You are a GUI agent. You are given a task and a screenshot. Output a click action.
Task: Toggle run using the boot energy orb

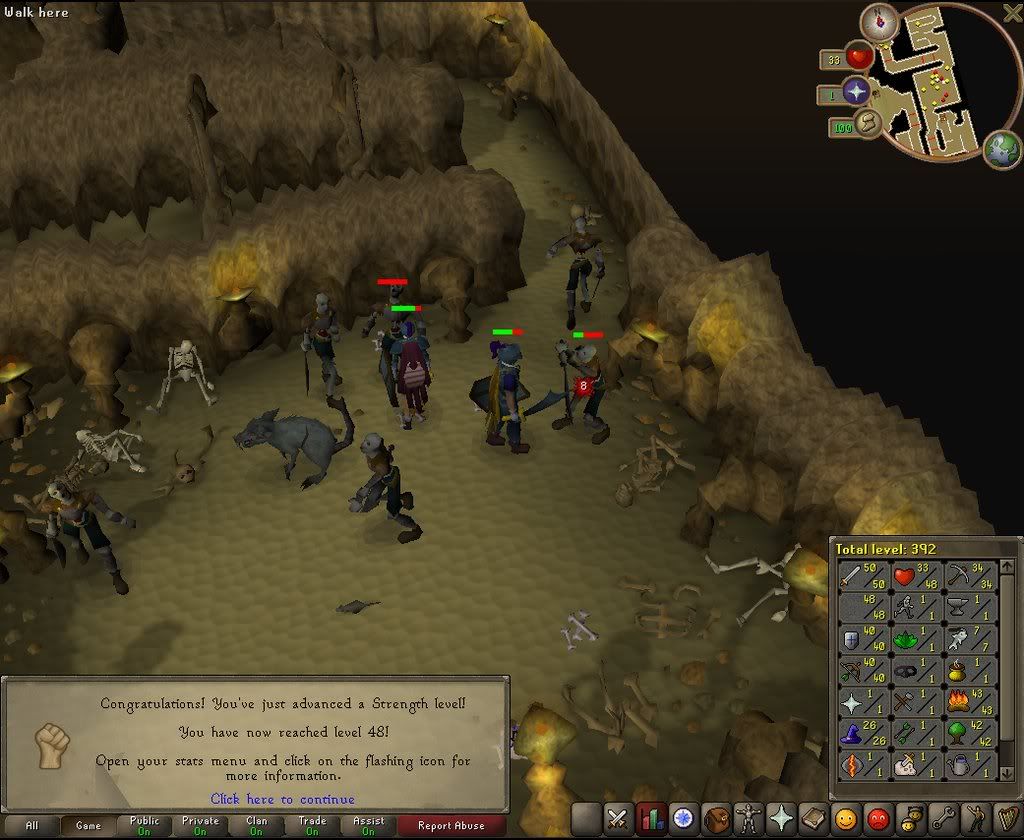[x=869, y=124]
